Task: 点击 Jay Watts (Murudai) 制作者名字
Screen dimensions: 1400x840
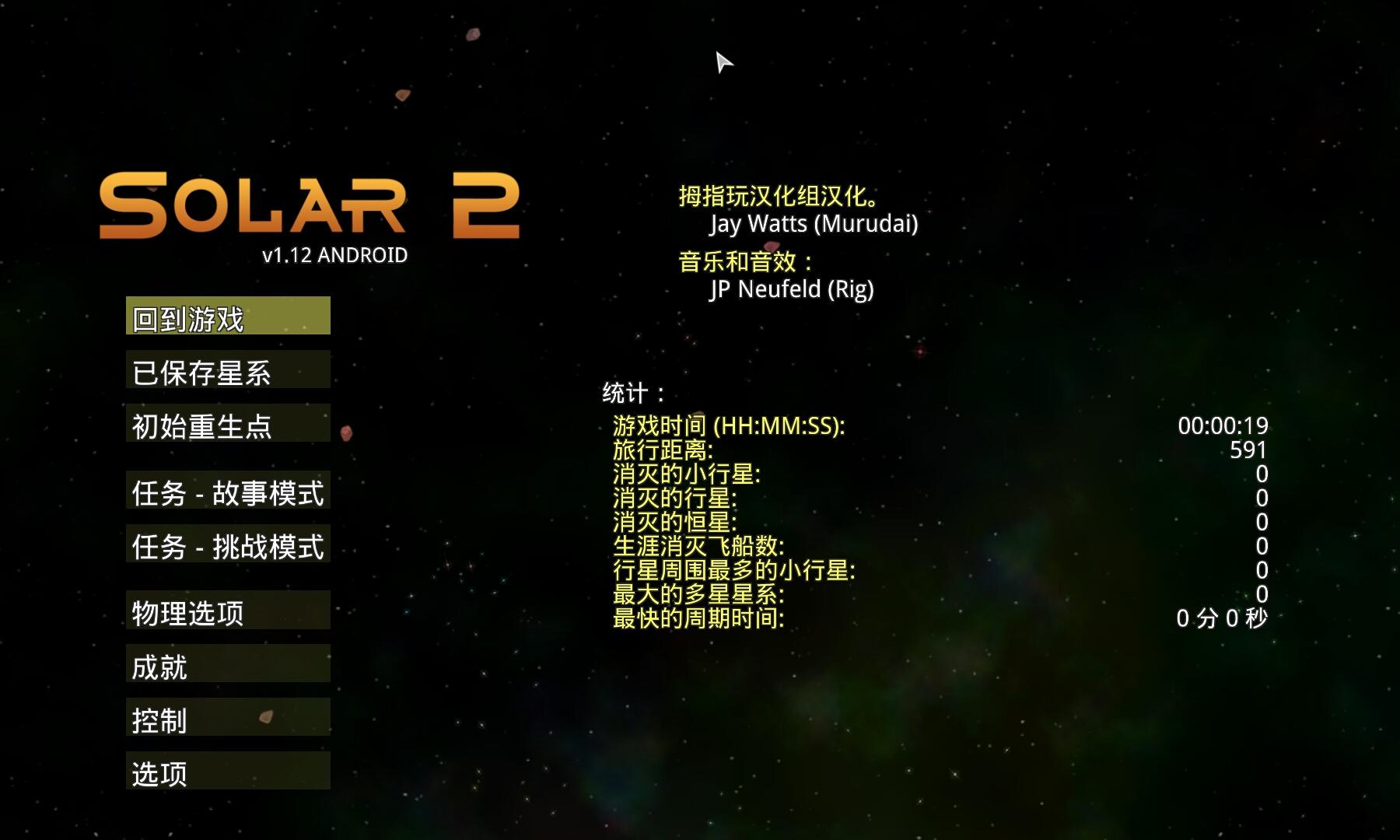Action: coord(815,224)
